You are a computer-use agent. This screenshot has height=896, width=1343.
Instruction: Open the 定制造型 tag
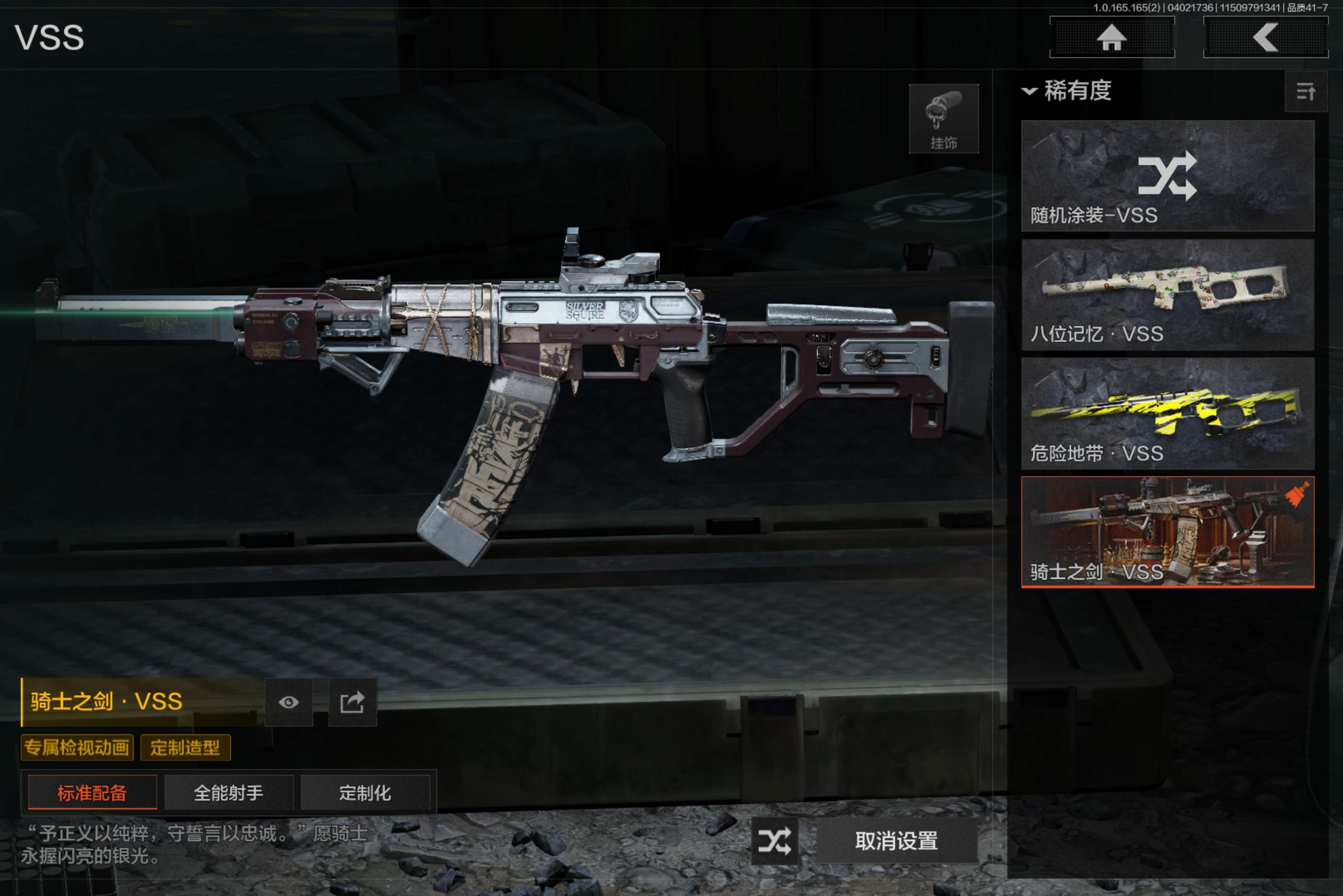point(185,748)
